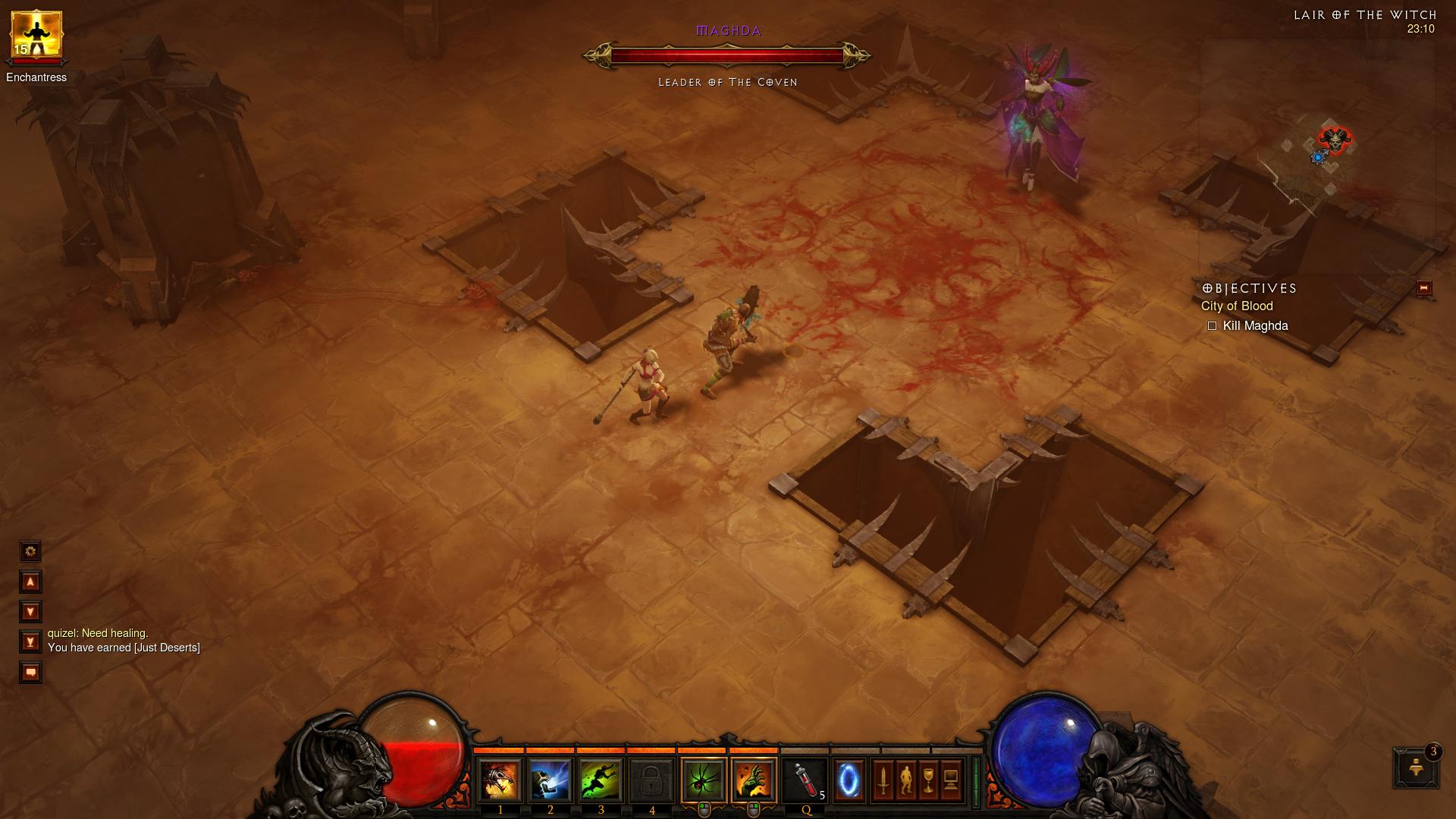Open the blue town portal
Screen dimensions: 1456x819
[849, 780]
